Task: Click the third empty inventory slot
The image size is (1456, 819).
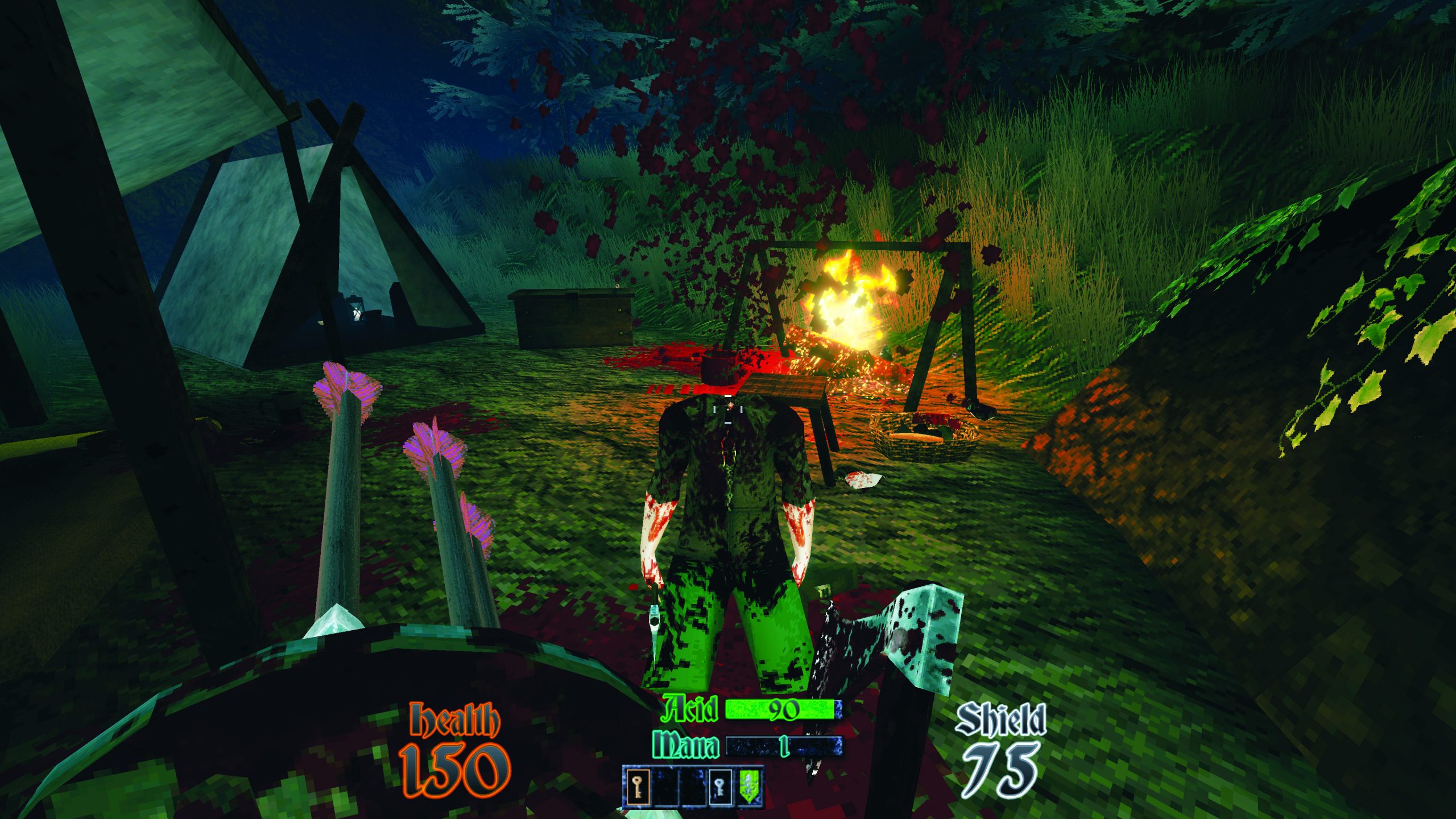Action: (x=692, y=787)
